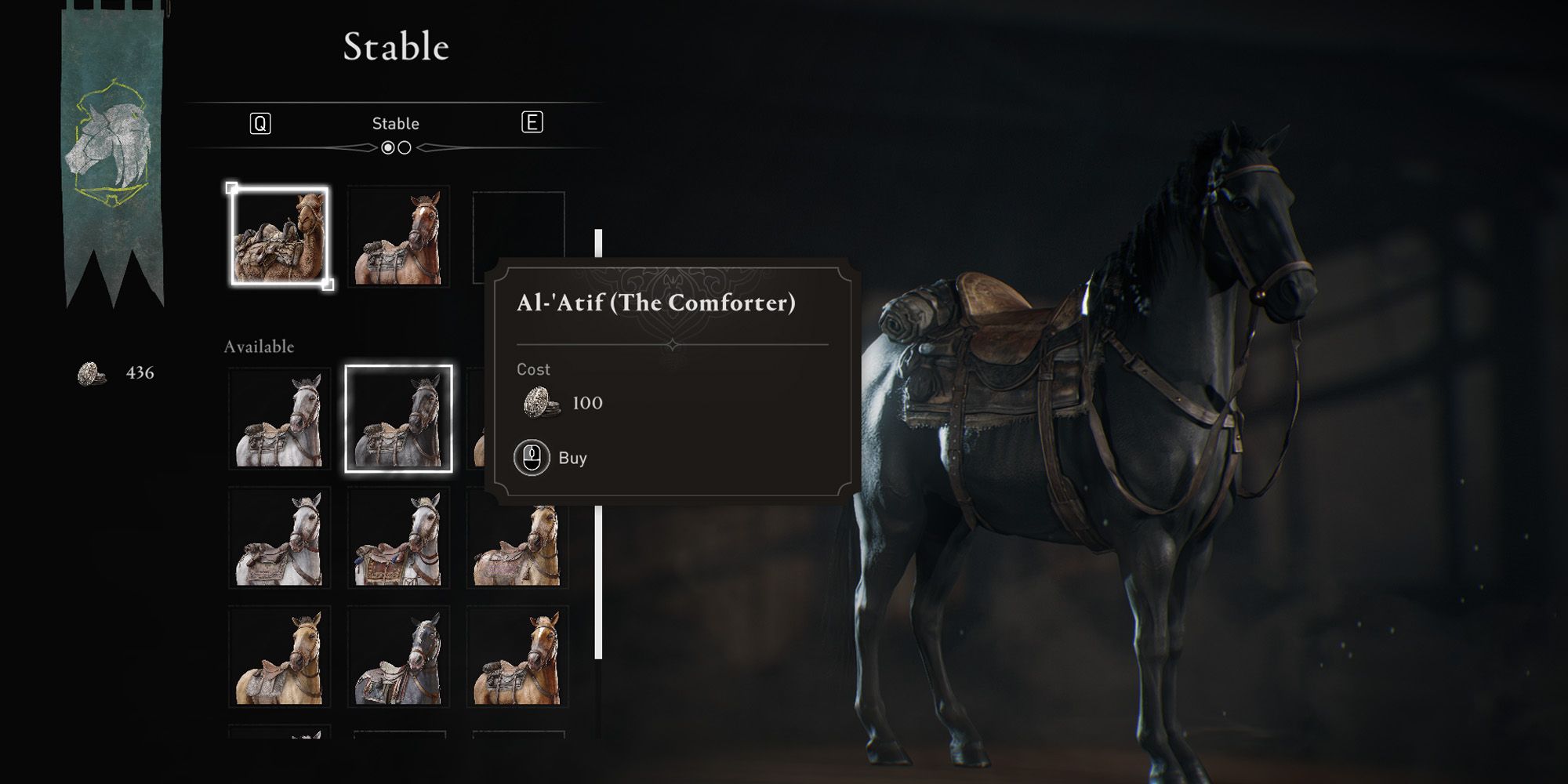Select the brown horse mount thumbnail
1568x784 pixels.
tap(397, 235)
